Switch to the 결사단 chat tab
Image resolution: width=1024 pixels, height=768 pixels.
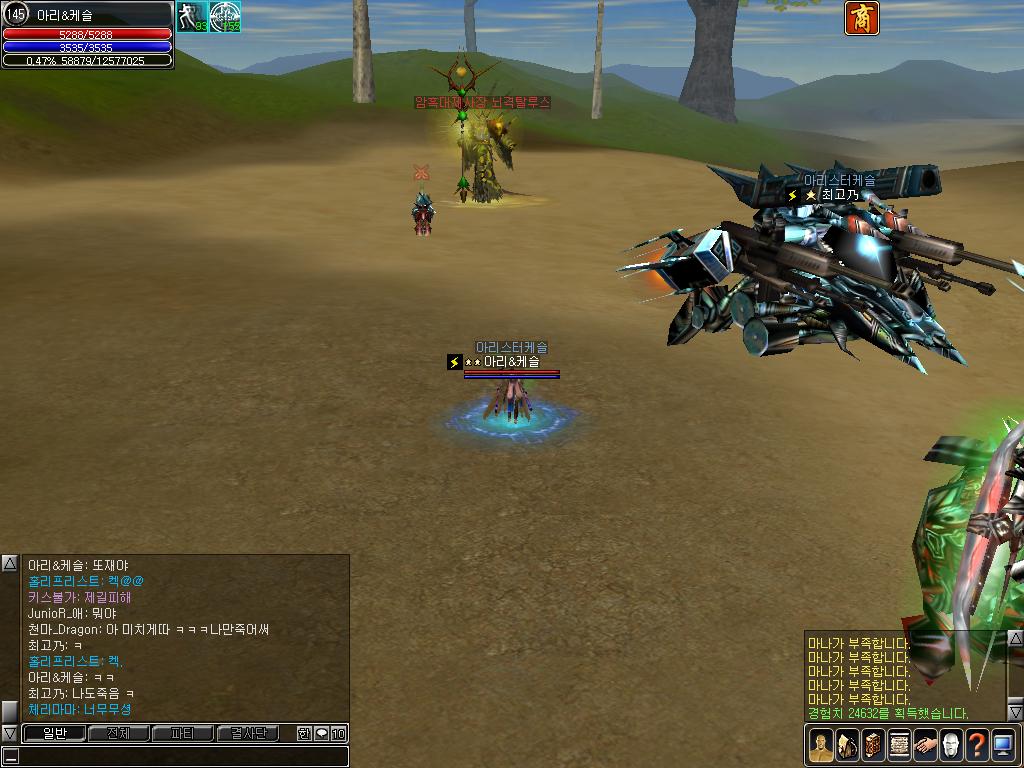248,733
